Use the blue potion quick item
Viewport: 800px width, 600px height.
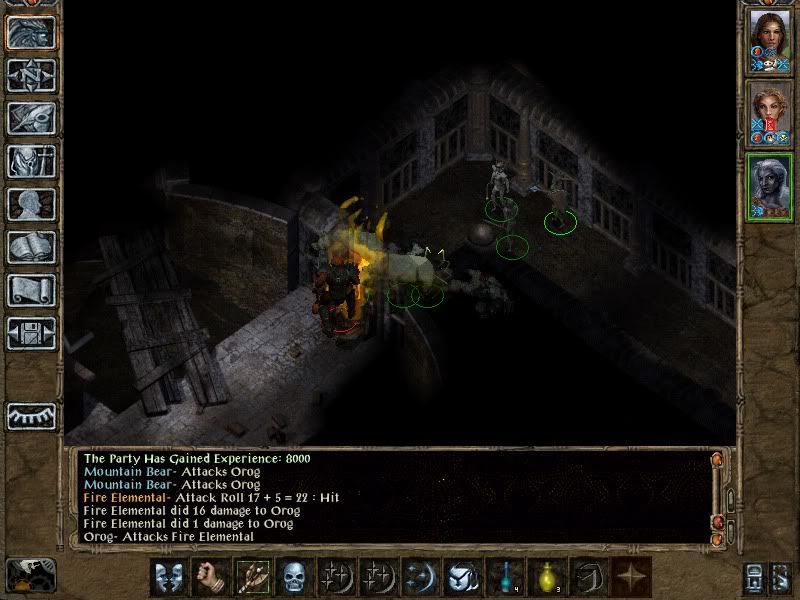point(503,577)
